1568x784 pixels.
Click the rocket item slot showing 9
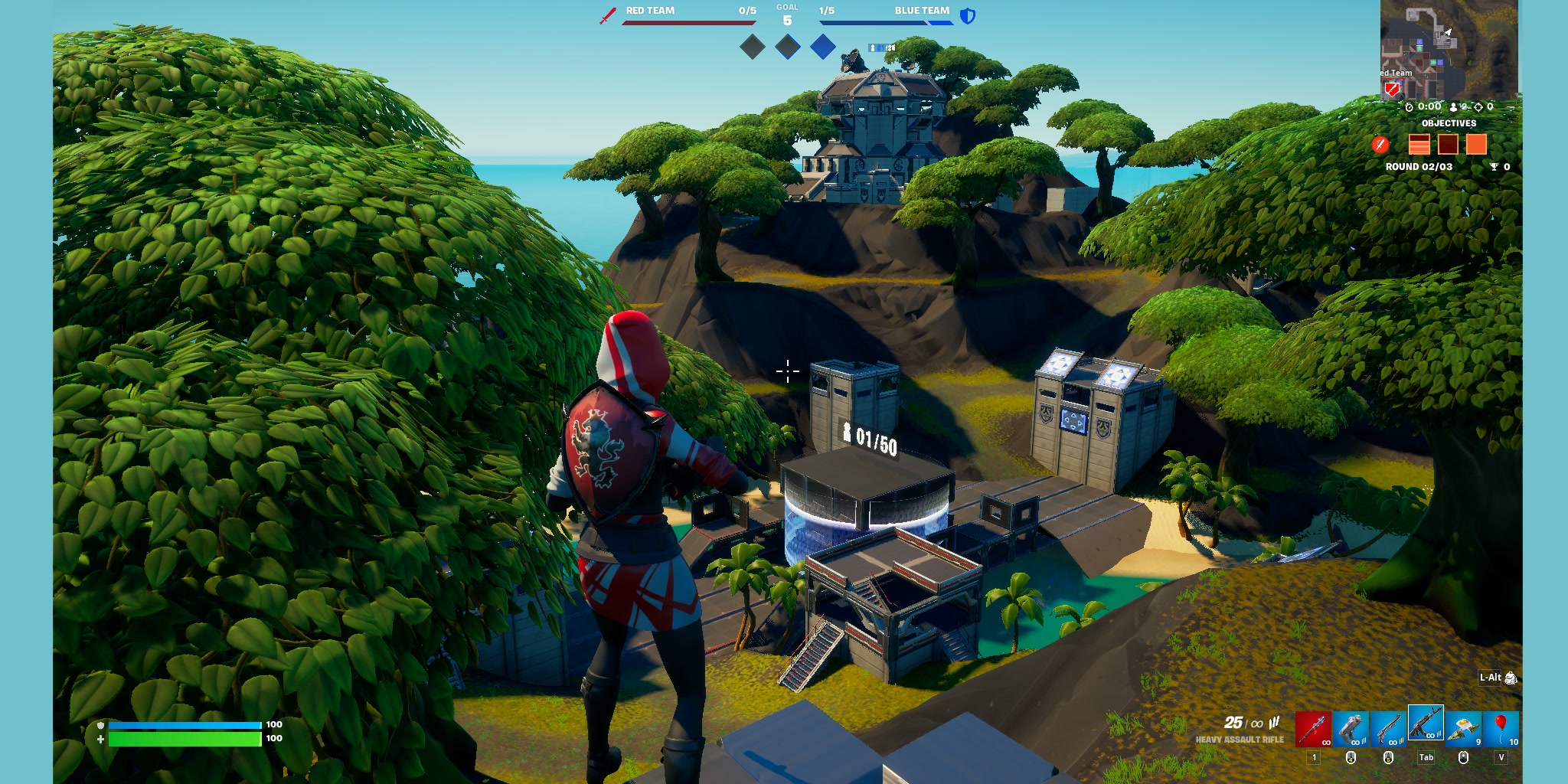click(x=1462, y=728)
